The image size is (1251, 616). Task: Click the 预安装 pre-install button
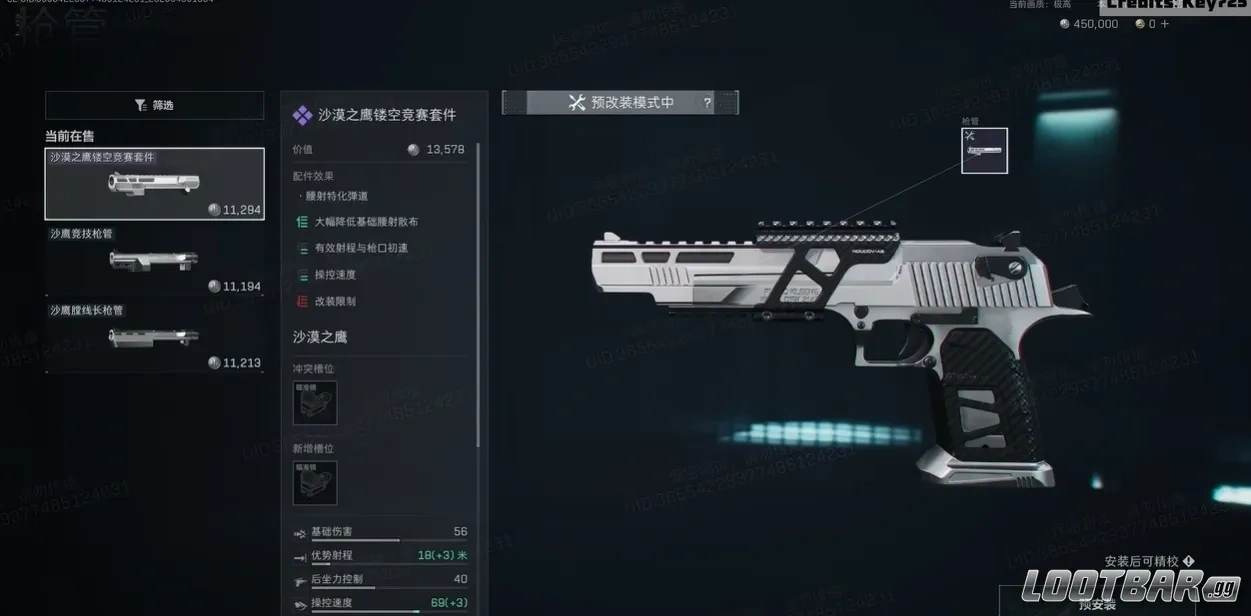1098,604
